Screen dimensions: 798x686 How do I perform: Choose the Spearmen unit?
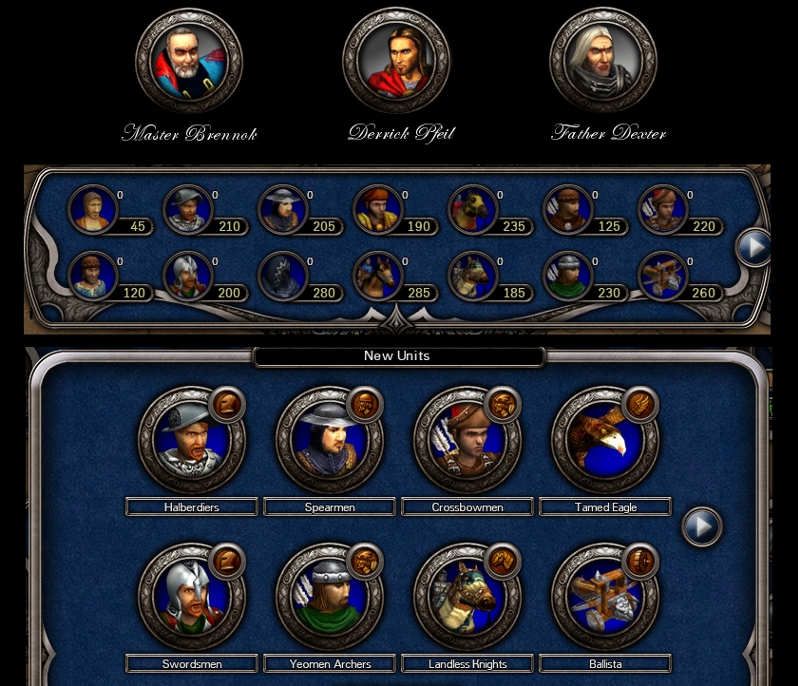click(330, 440)
